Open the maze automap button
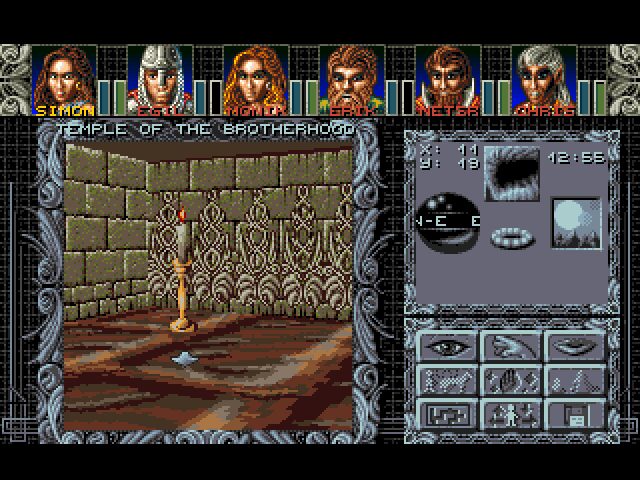640x480 pixels. coord(447,412)
